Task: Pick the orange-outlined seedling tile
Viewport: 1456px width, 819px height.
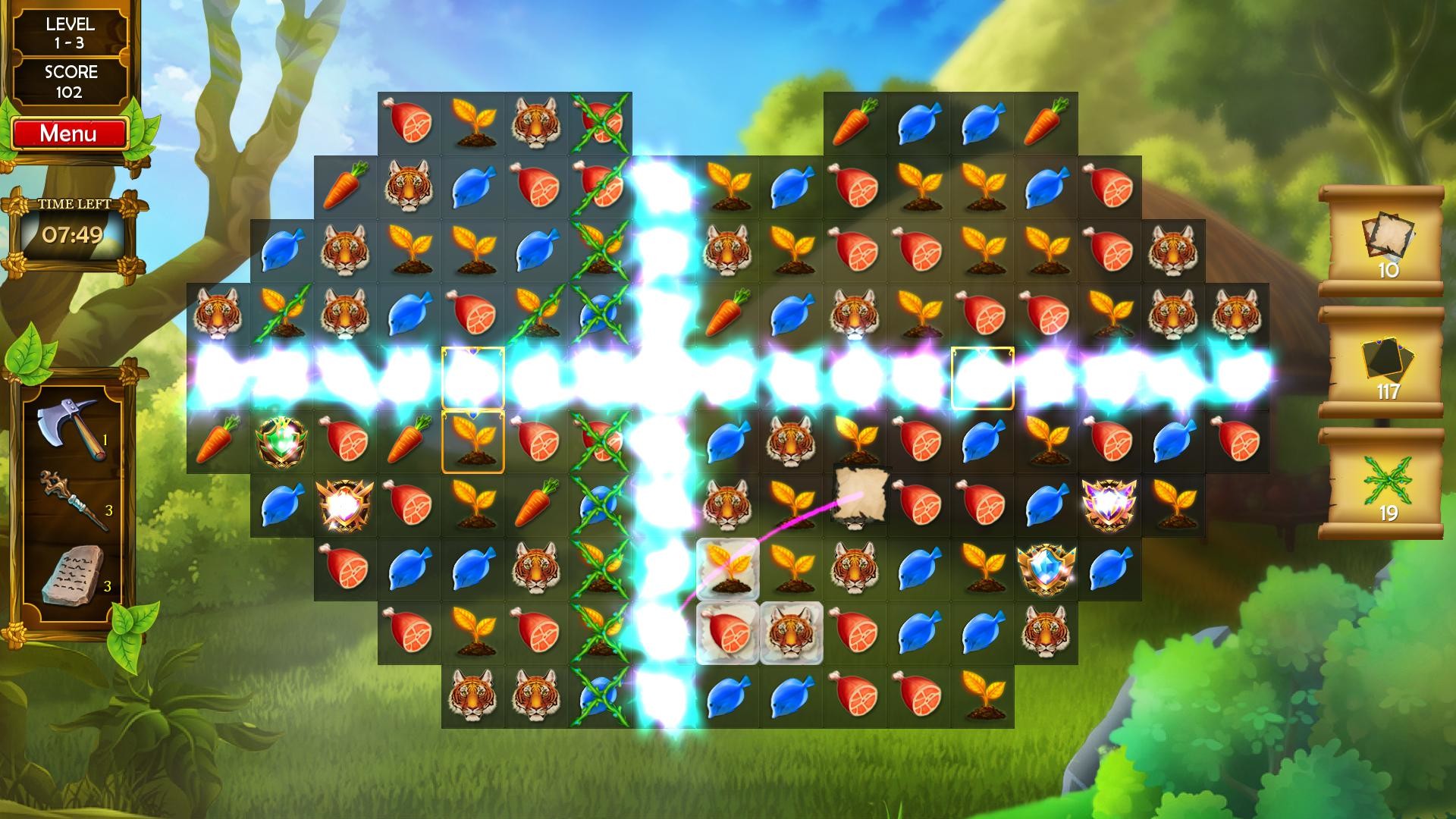Action: [x=473, y=441]
